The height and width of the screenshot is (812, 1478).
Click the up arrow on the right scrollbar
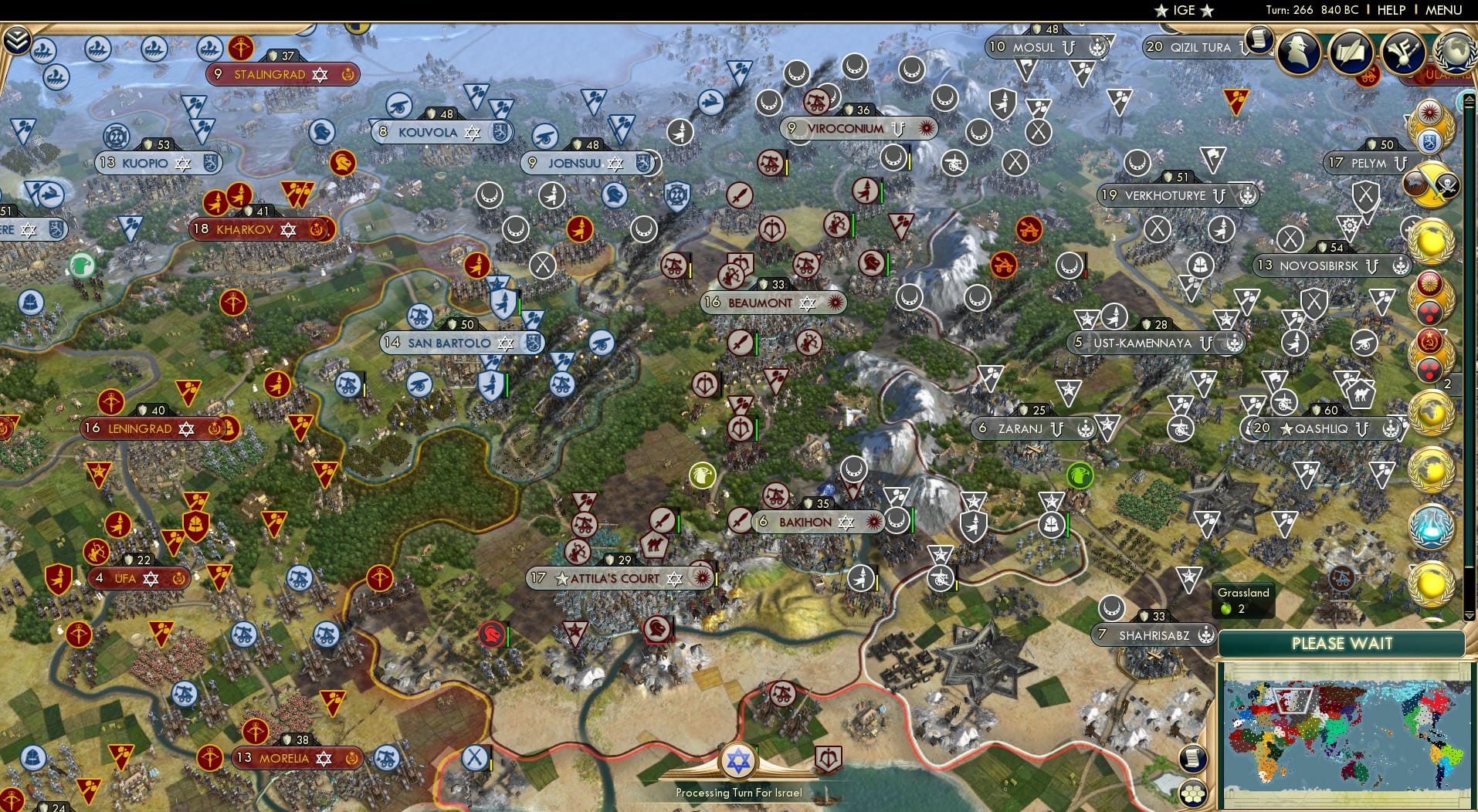1470,98
